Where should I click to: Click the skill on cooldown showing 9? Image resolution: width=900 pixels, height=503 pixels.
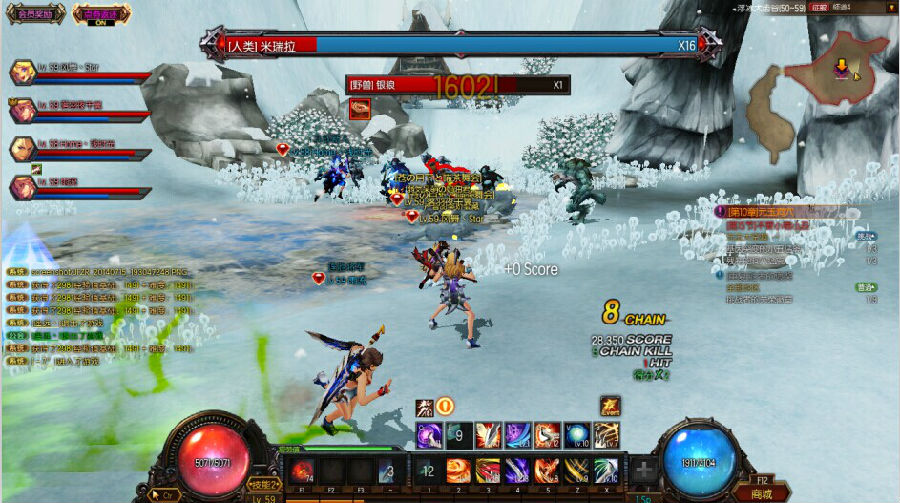pyautogui.click(x=459, y=435)
